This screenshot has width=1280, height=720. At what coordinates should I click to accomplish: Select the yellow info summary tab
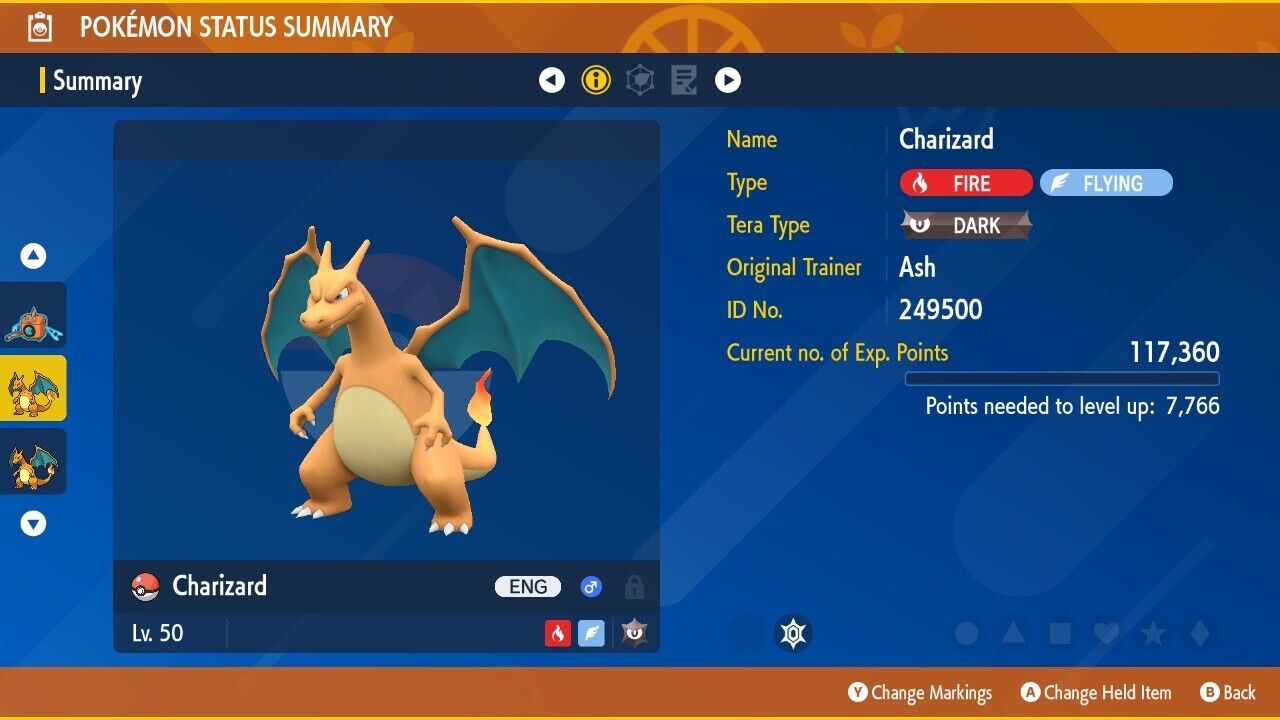[x=596, y=80]
